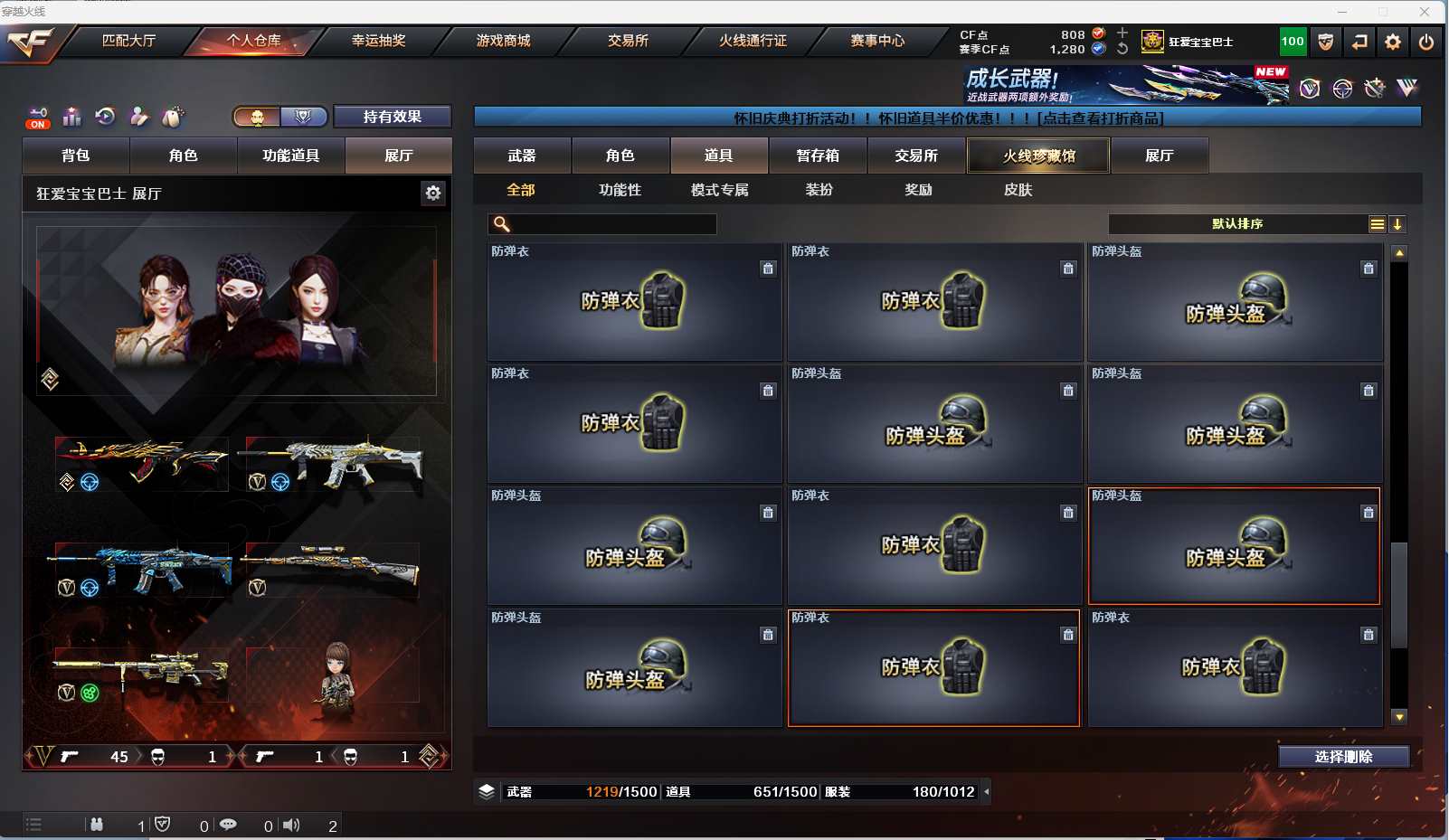Open the 火线通行证 battle pass
This screenshot has width=1449, height=840.
click(x=753, y=41)
